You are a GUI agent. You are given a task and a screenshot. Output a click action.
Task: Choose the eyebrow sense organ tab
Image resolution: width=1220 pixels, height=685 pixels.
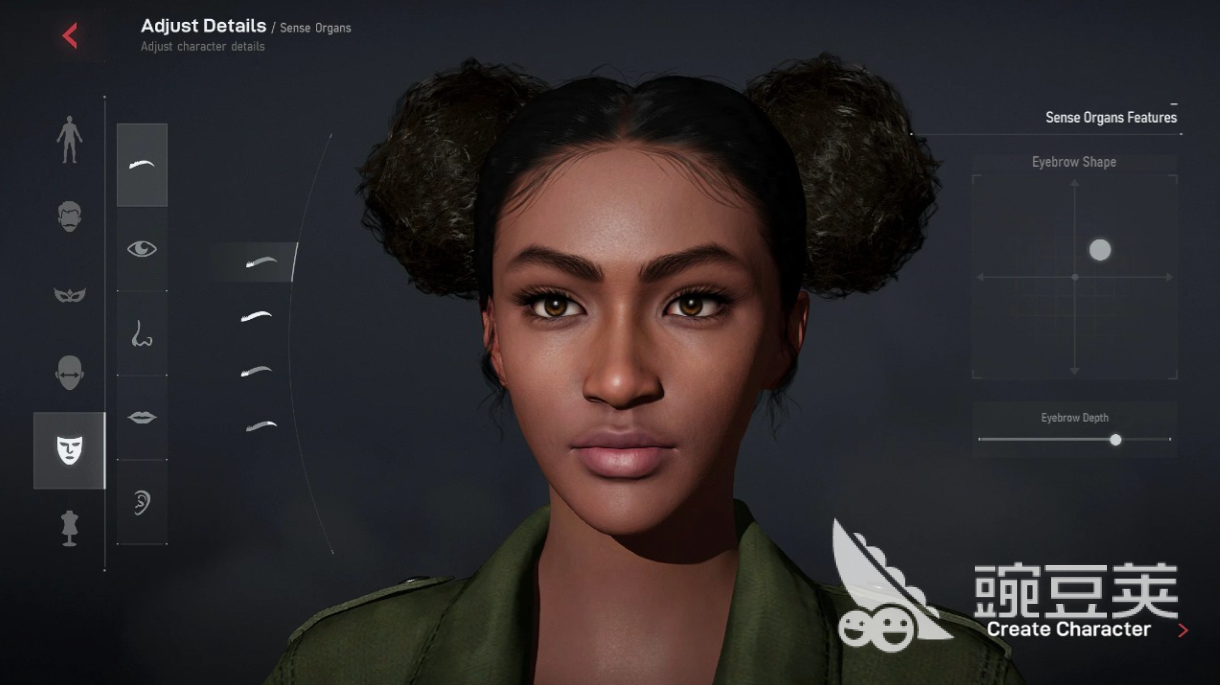pos(142,165)
